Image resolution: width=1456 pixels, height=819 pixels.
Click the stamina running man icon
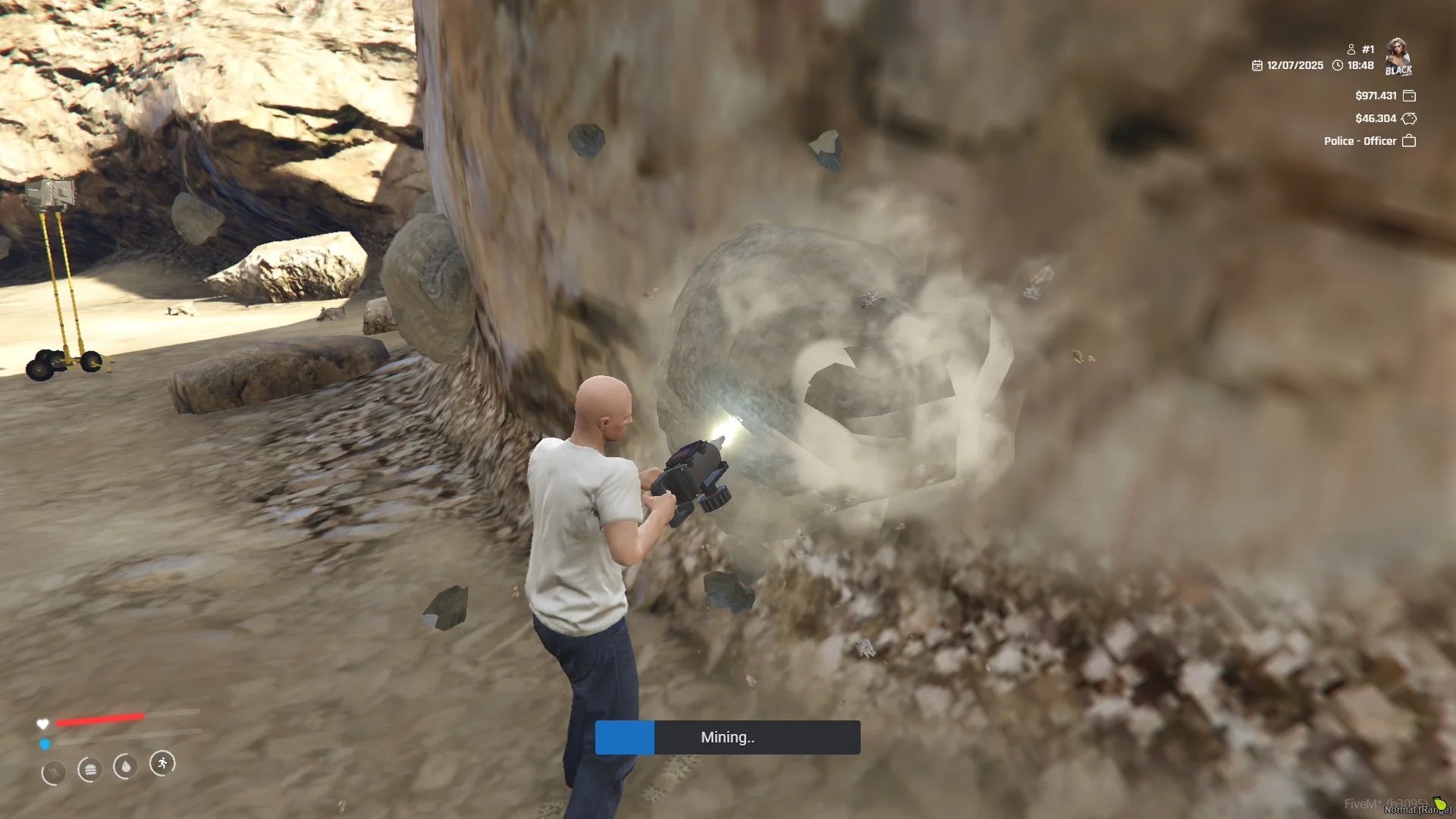pyautogui.click(x=162, y=763)
